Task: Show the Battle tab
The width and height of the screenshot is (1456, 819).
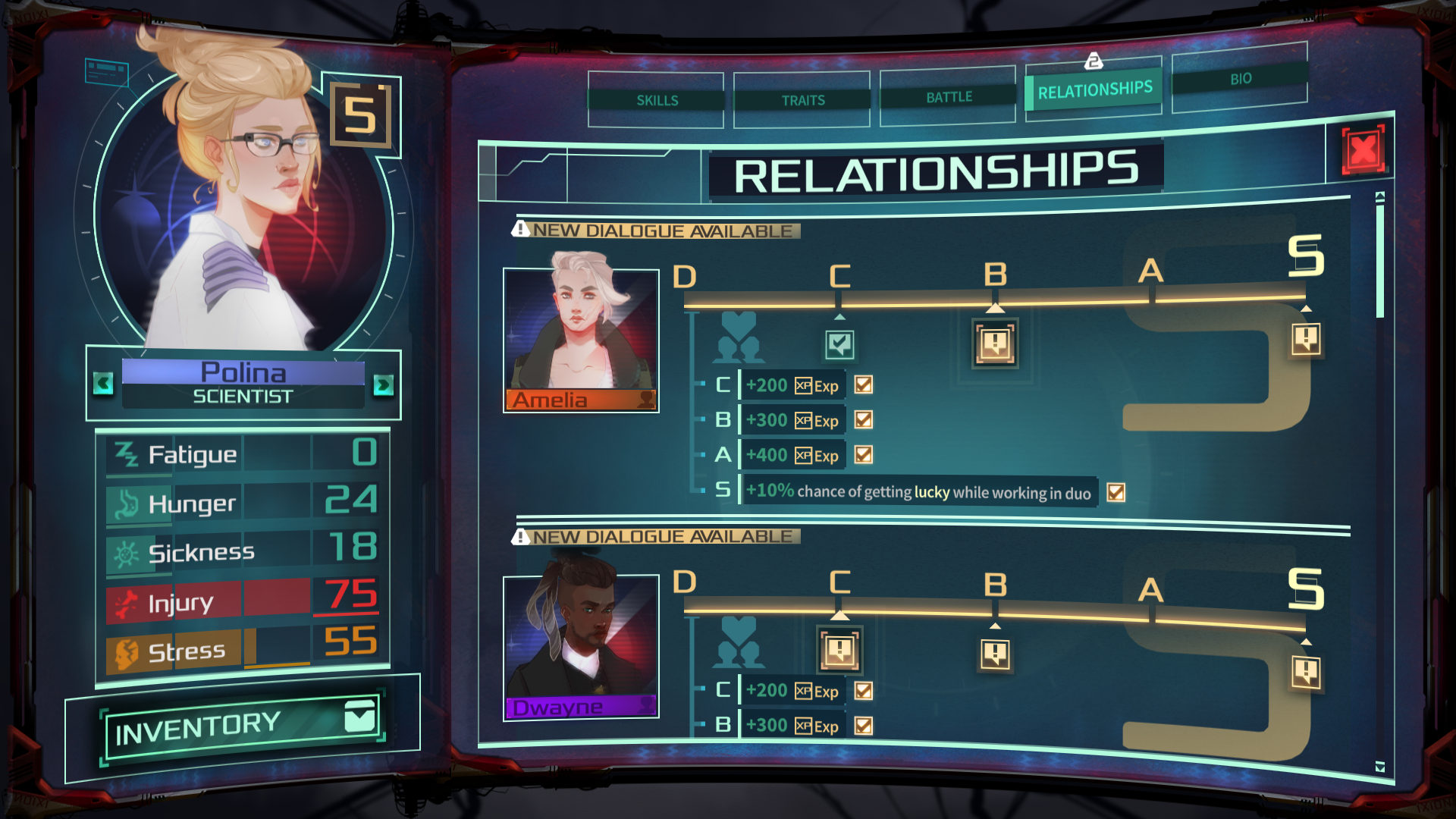Action: (x=948, y=97)
